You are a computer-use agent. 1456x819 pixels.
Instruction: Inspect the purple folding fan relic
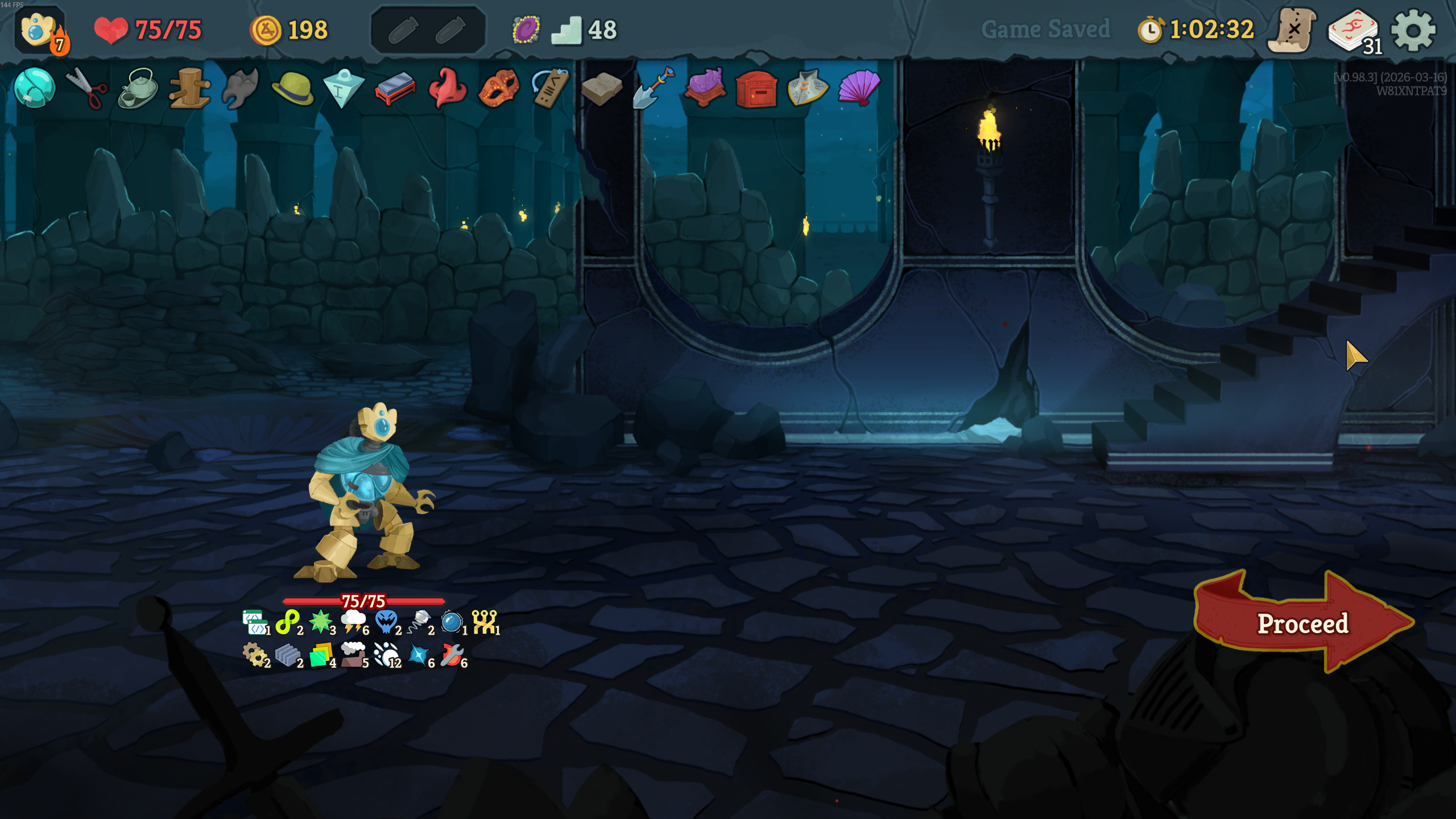coord(859,88)
